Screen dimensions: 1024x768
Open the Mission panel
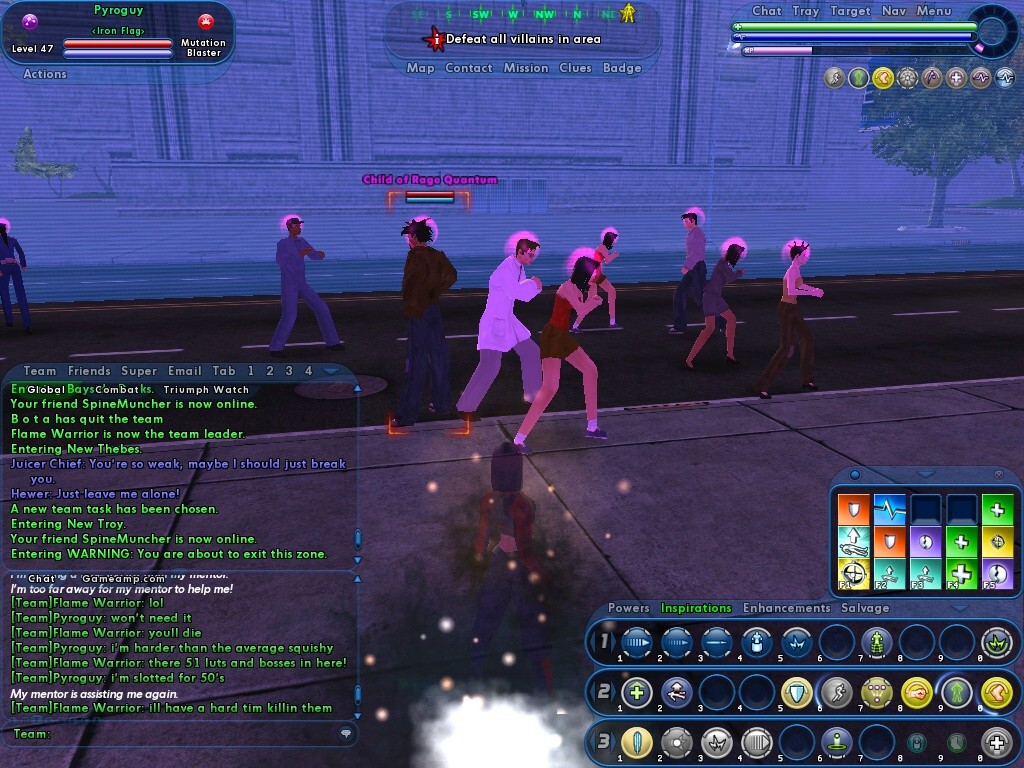click(526, 68)
